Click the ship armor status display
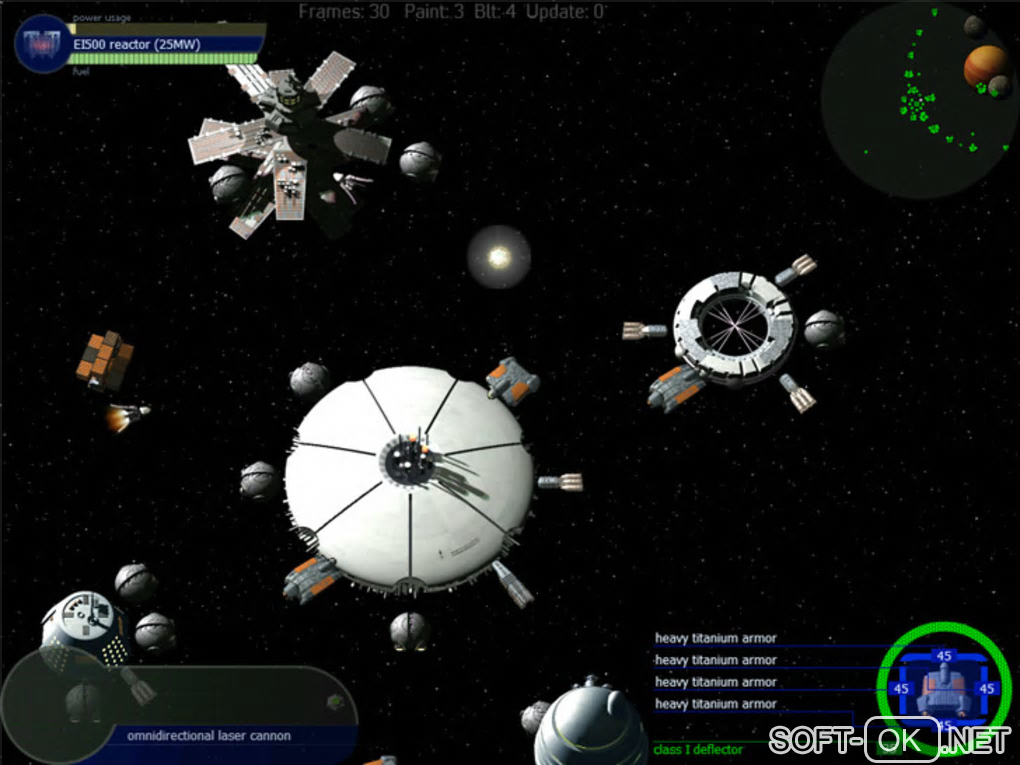The width and height of the screenshot is (1020, 765). (x=943, y=688)
